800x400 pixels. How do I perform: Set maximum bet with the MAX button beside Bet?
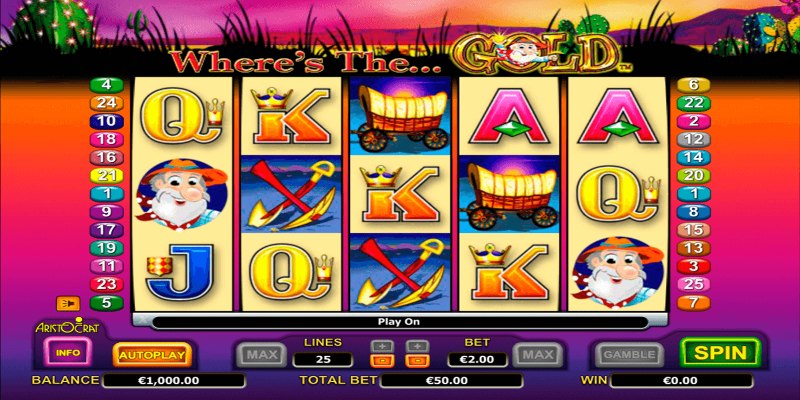pyautogui.click(x=538, y=354)
